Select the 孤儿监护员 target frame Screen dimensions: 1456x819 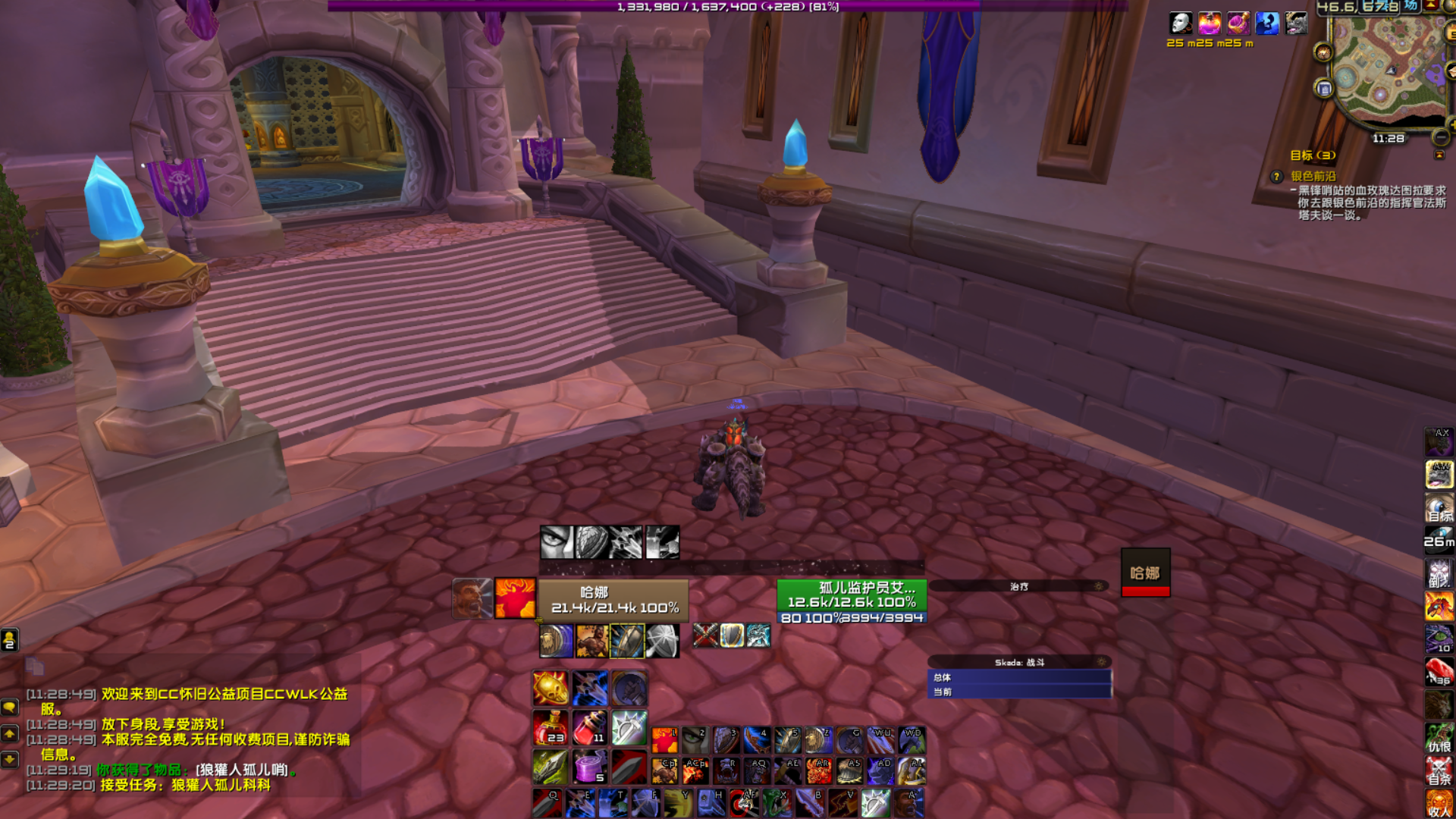pyautogui.click(x=851, y=595)
